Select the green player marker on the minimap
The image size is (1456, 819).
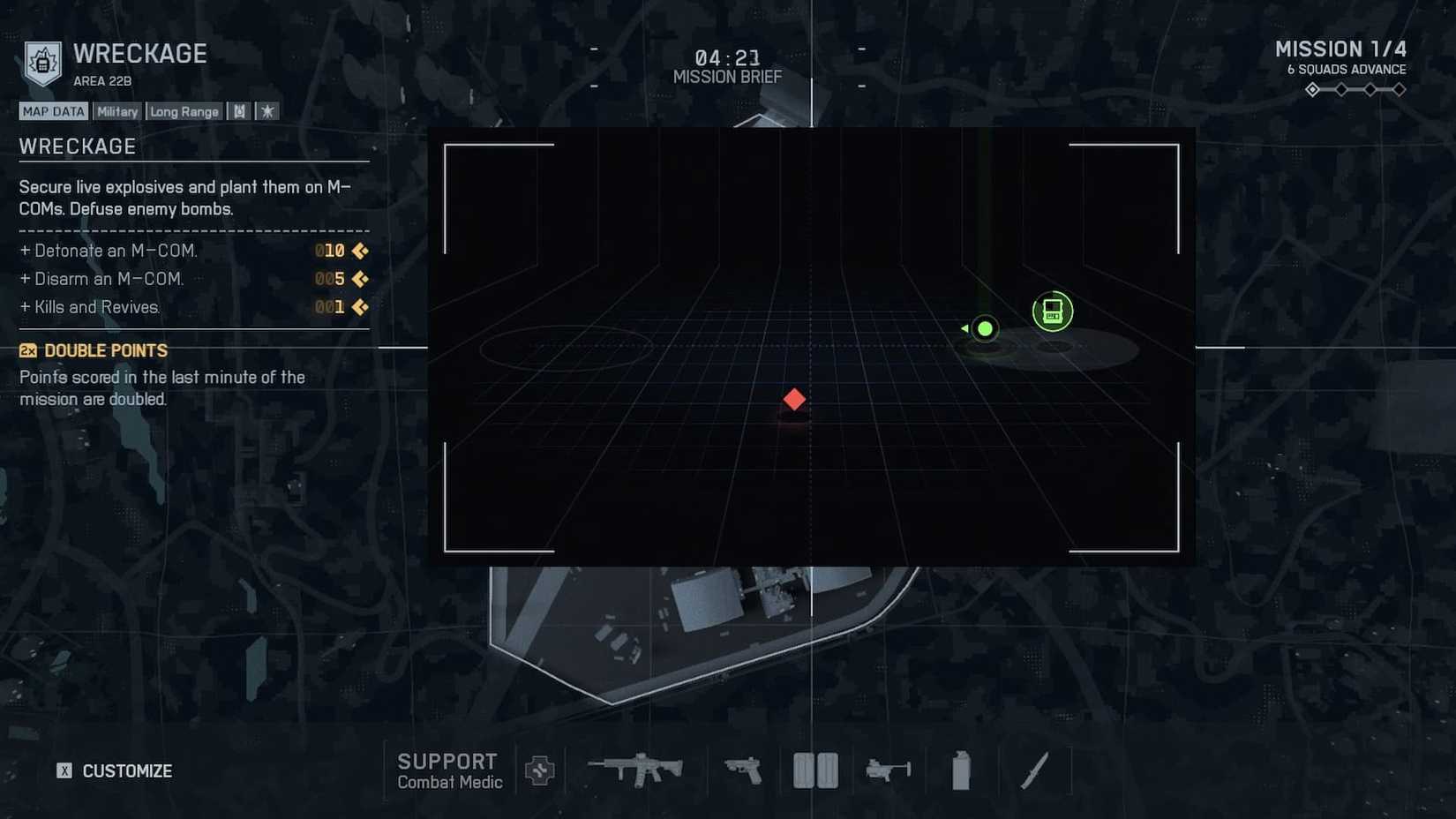[x=984, y=328]
